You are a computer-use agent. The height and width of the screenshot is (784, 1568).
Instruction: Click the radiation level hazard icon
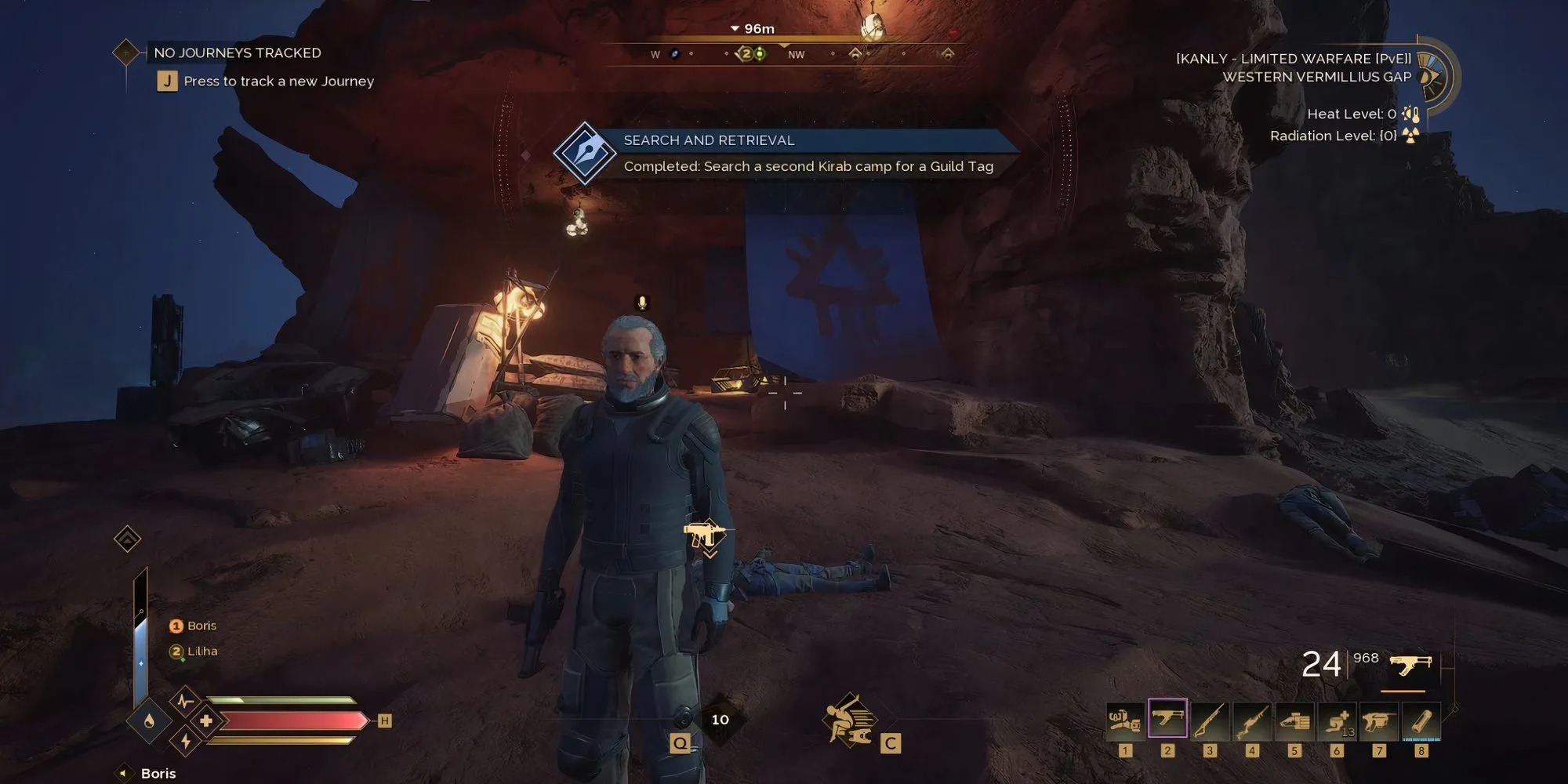[1410, 136]
